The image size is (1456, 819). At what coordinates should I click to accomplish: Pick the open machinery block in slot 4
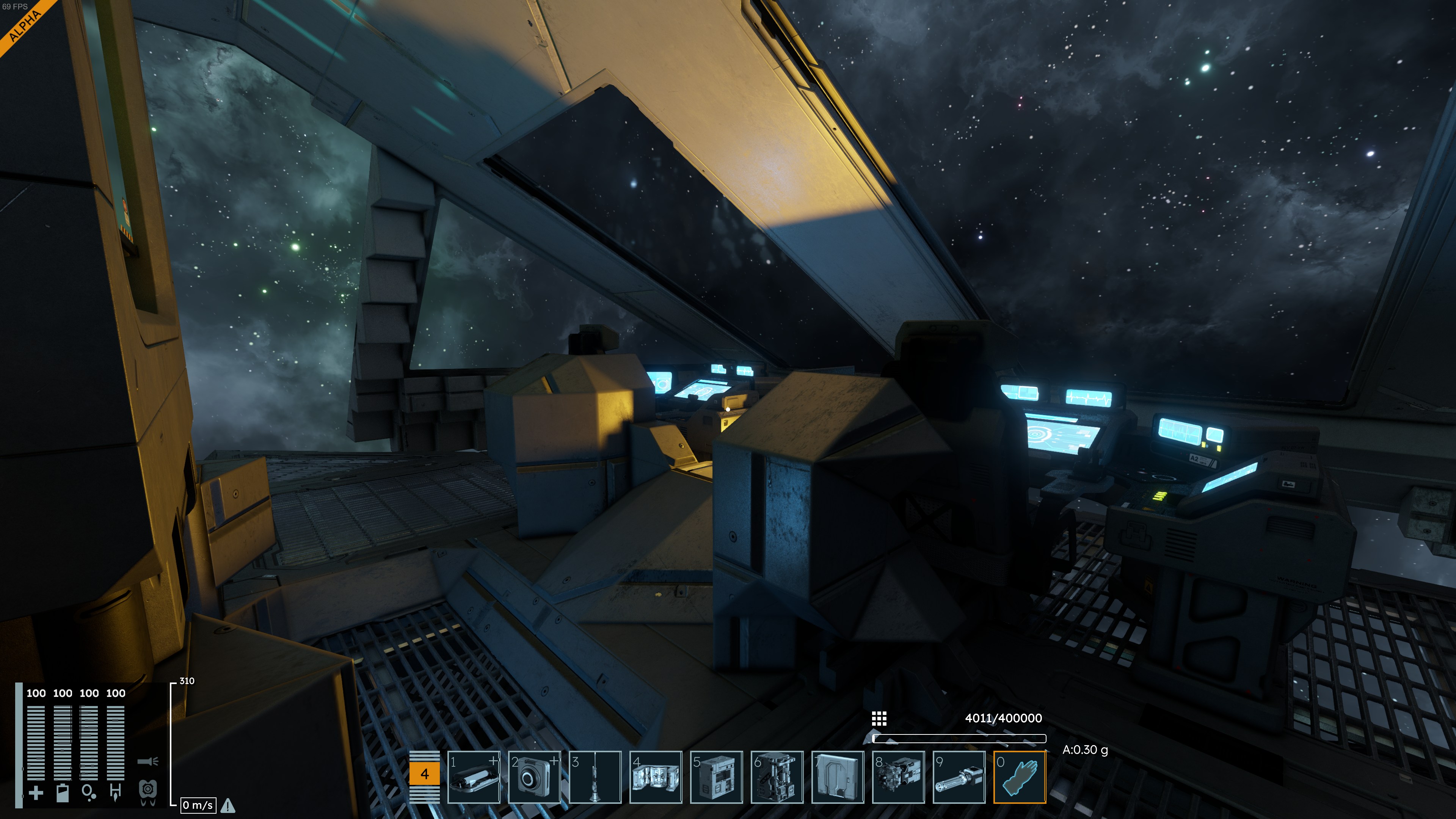[x=656, y=777]
